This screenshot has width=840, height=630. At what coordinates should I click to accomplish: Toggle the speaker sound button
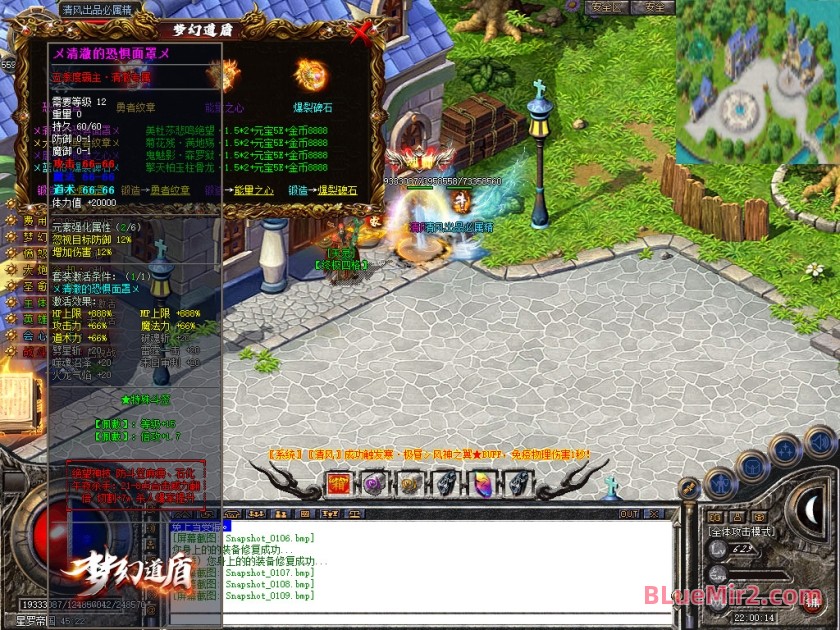[x=819, y=441]
